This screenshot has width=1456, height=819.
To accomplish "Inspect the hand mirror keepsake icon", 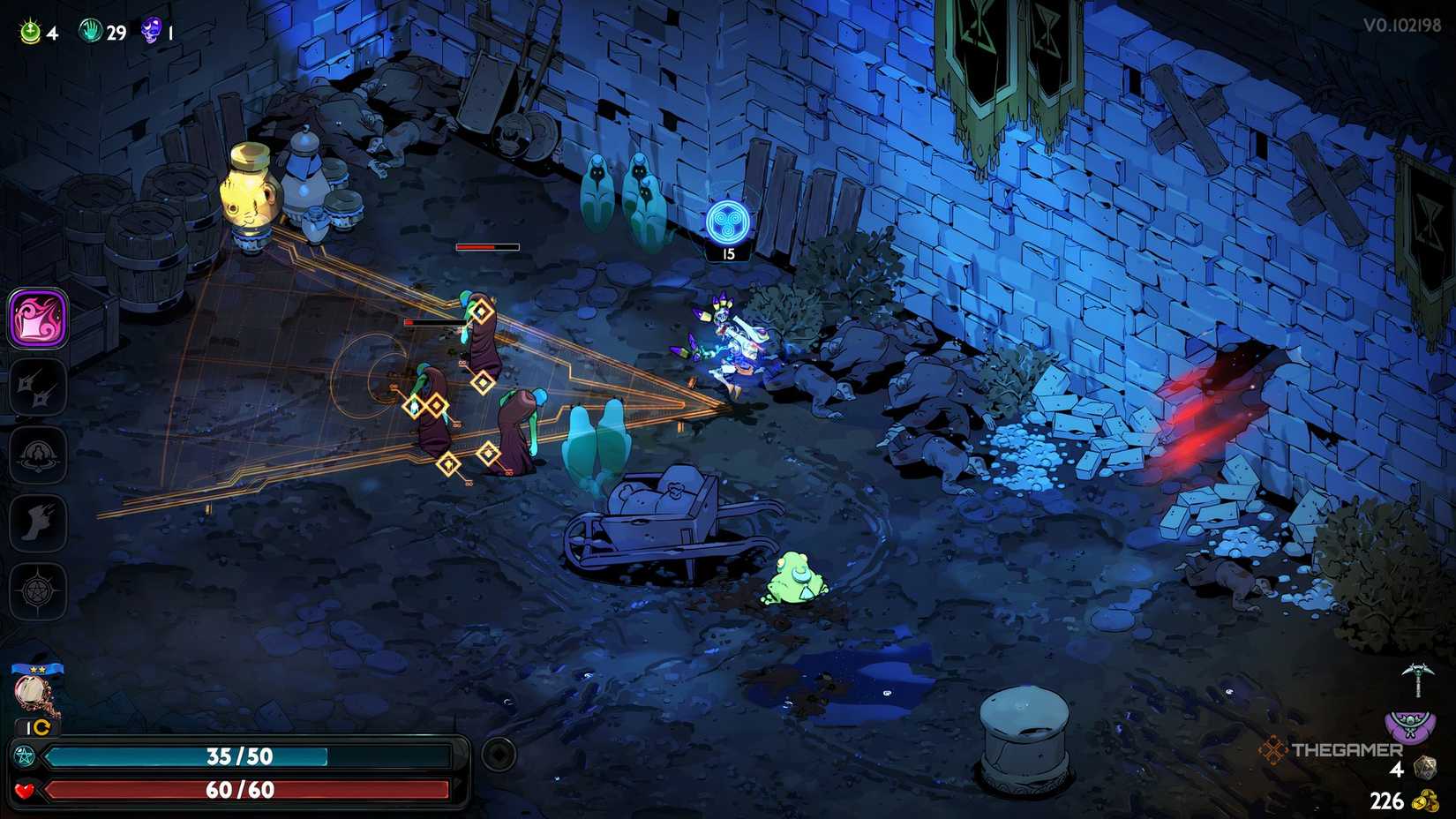I will click(35, 693).
